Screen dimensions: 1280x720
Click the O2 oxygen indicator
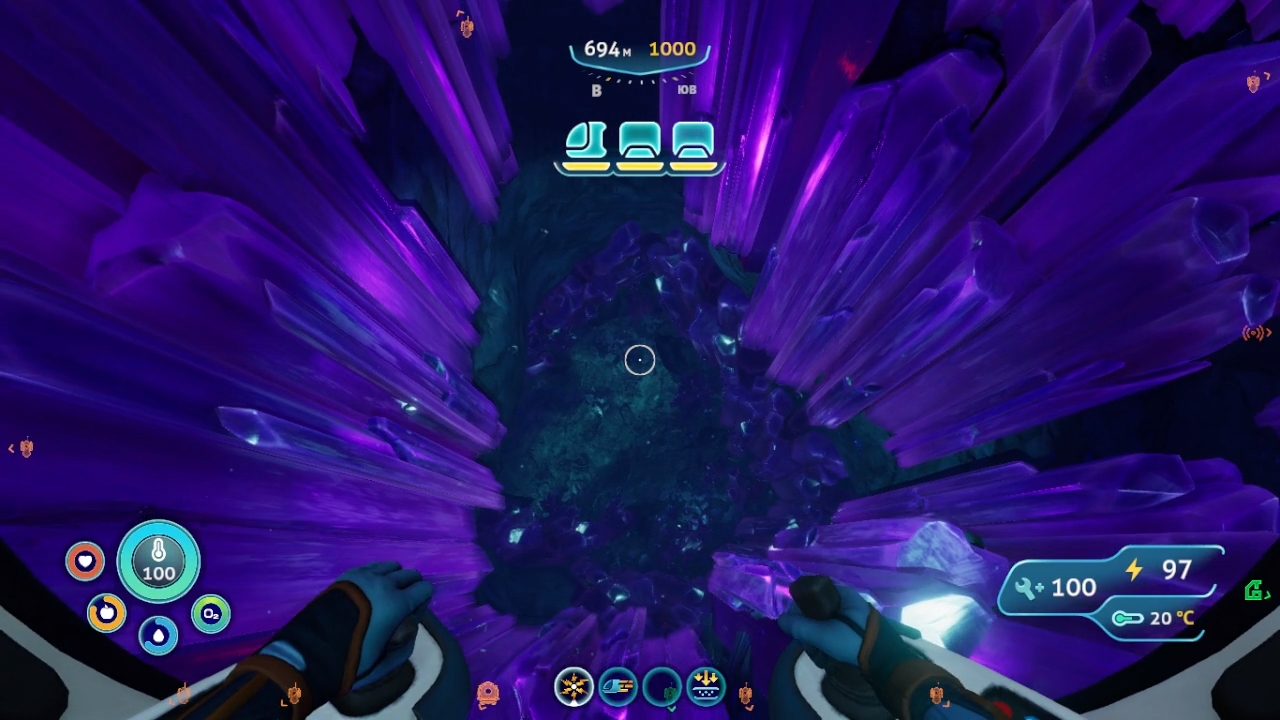coord(210,615)
